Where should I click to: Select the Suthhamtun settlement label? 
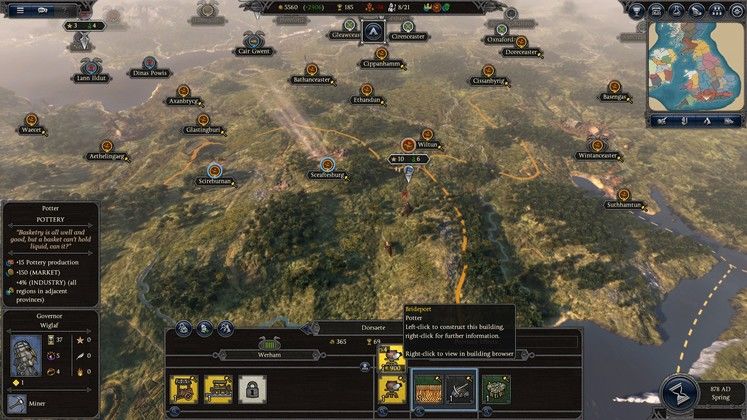[x=624, y=204]
